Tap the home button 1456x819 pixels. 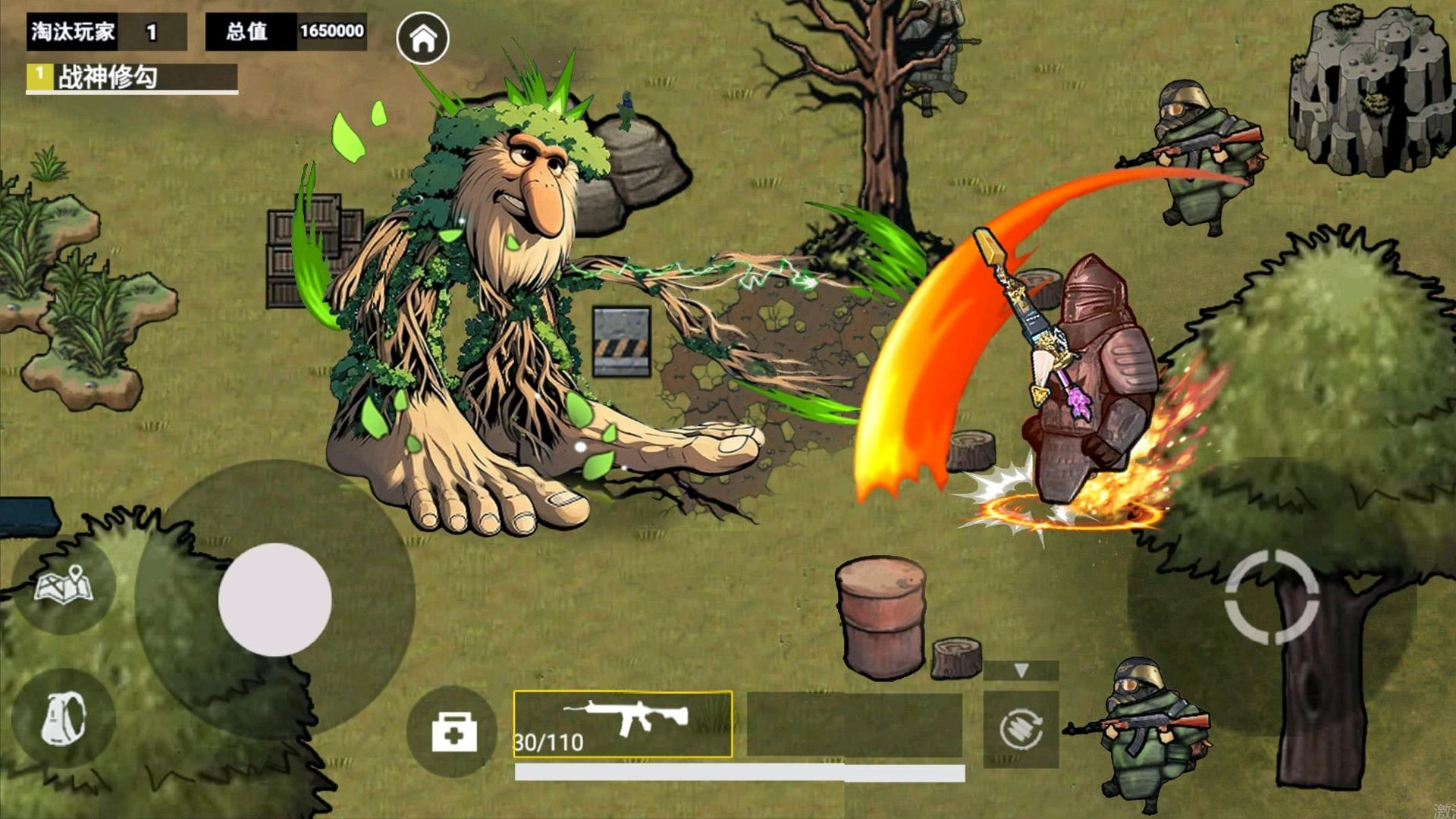click(x=422, y=38)
